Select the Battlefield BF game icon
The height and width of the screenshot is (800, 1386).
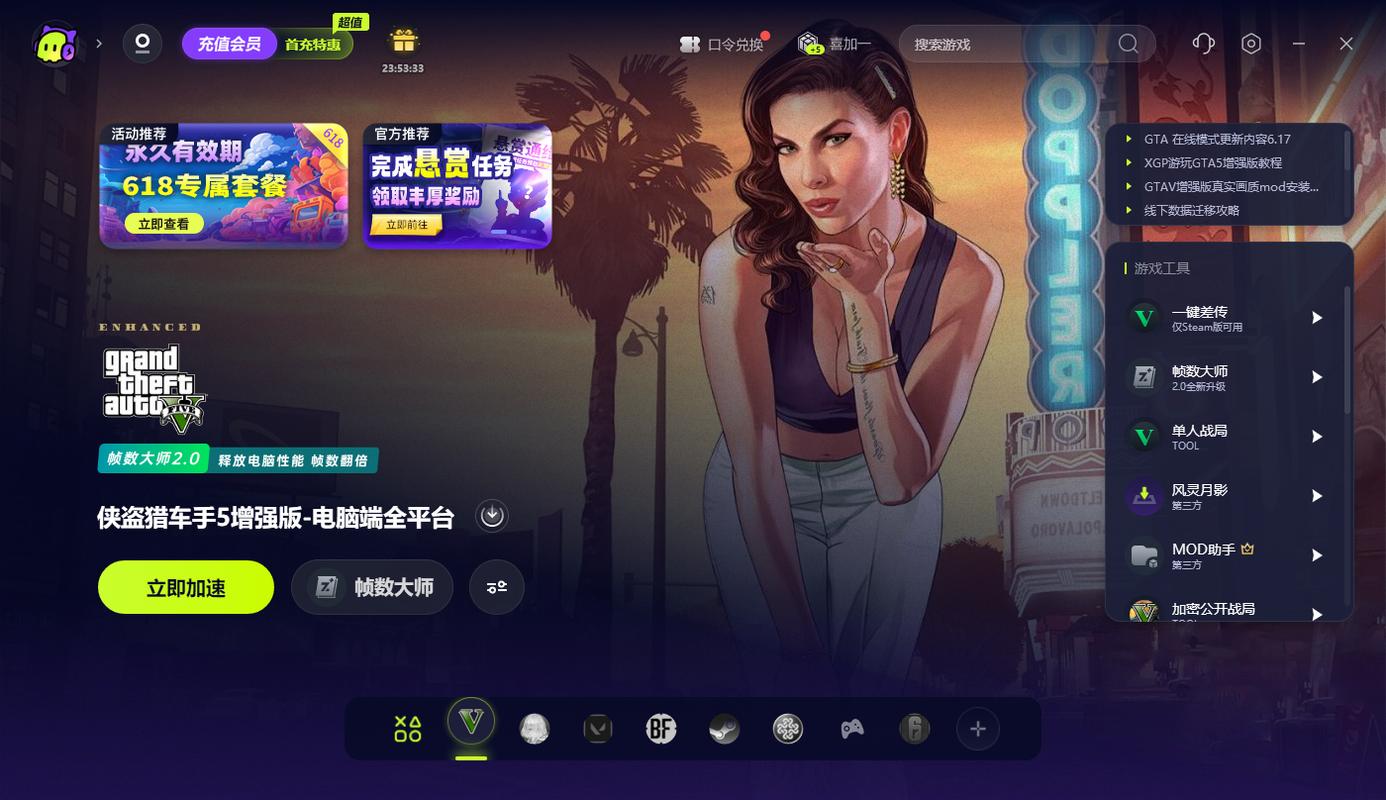click(661, 729)
